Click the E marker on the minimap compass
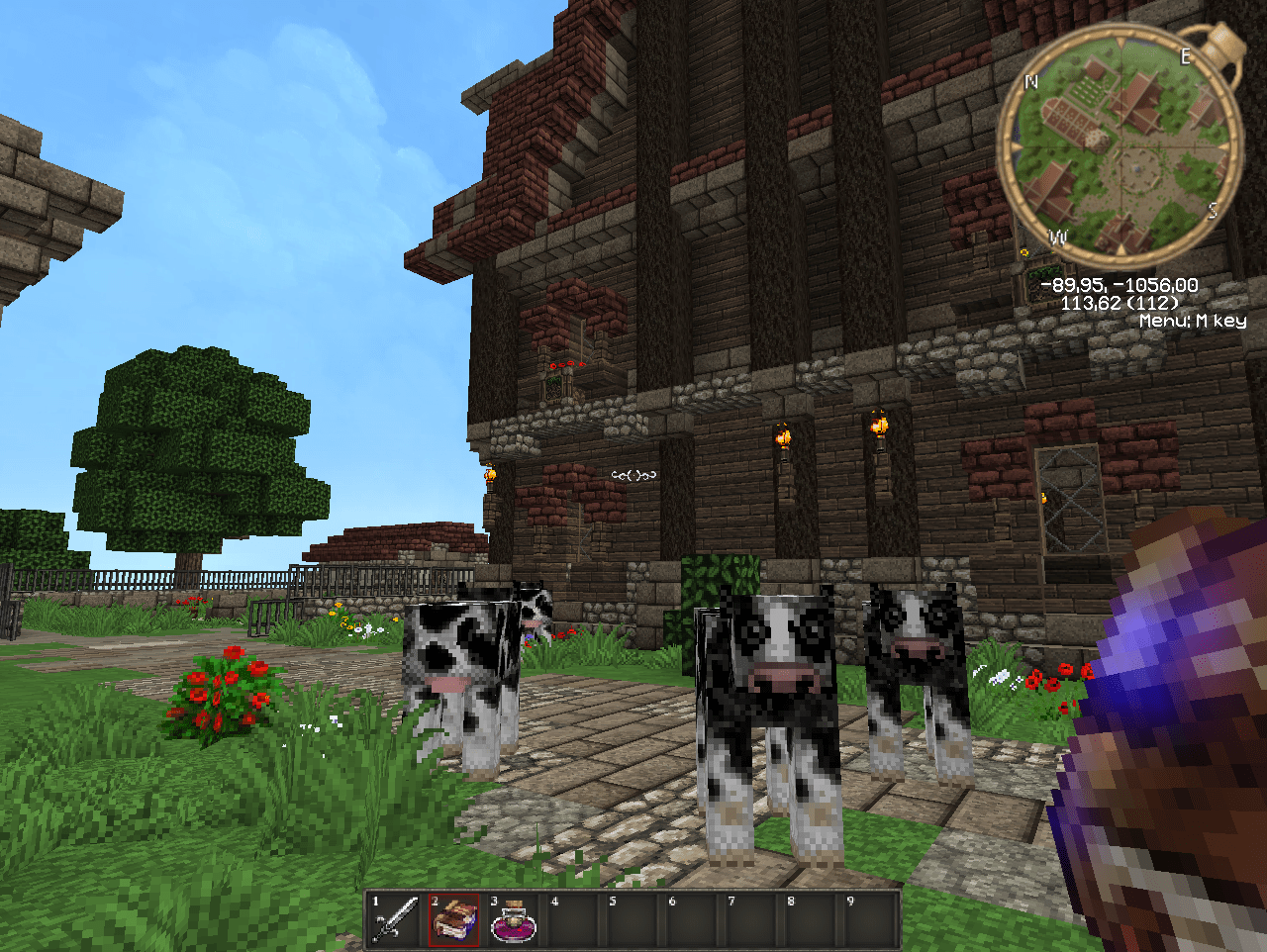The height and width of the screenshot is (952, 1267). coord(1185,54)
